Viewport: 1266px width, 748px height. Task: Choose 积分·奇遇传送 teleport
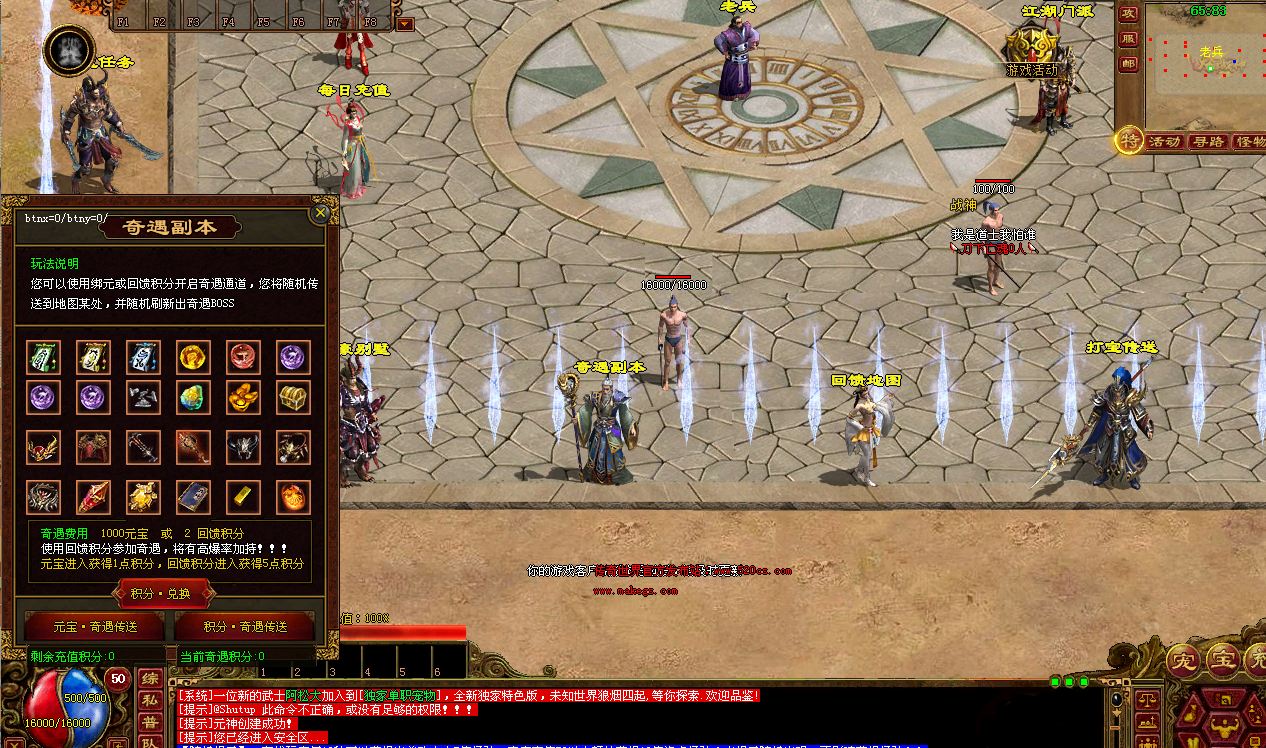(x=245, y=627)
